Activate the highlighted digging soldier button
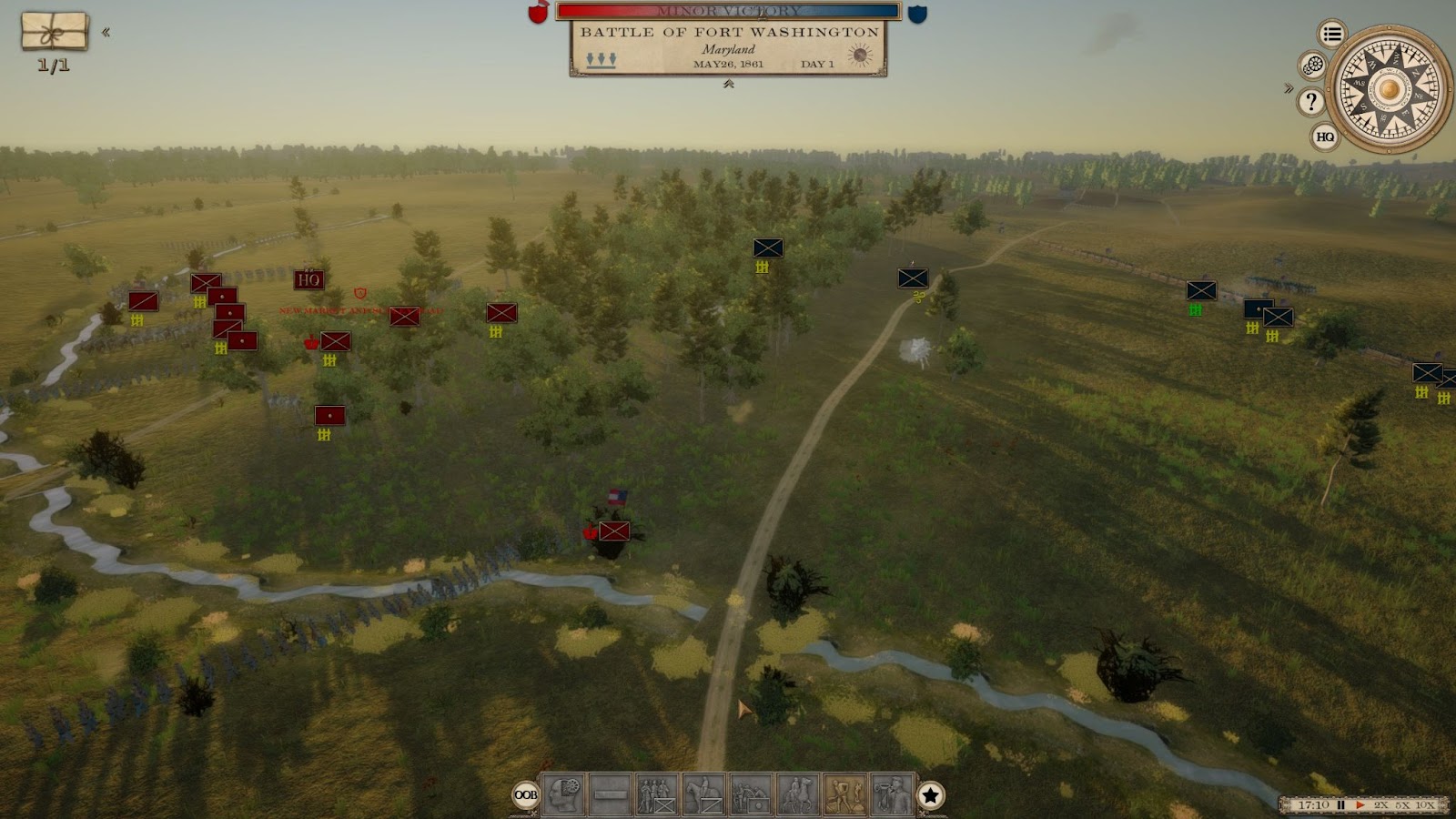This screenshot has height=819, width=1456. coord(845,794)
